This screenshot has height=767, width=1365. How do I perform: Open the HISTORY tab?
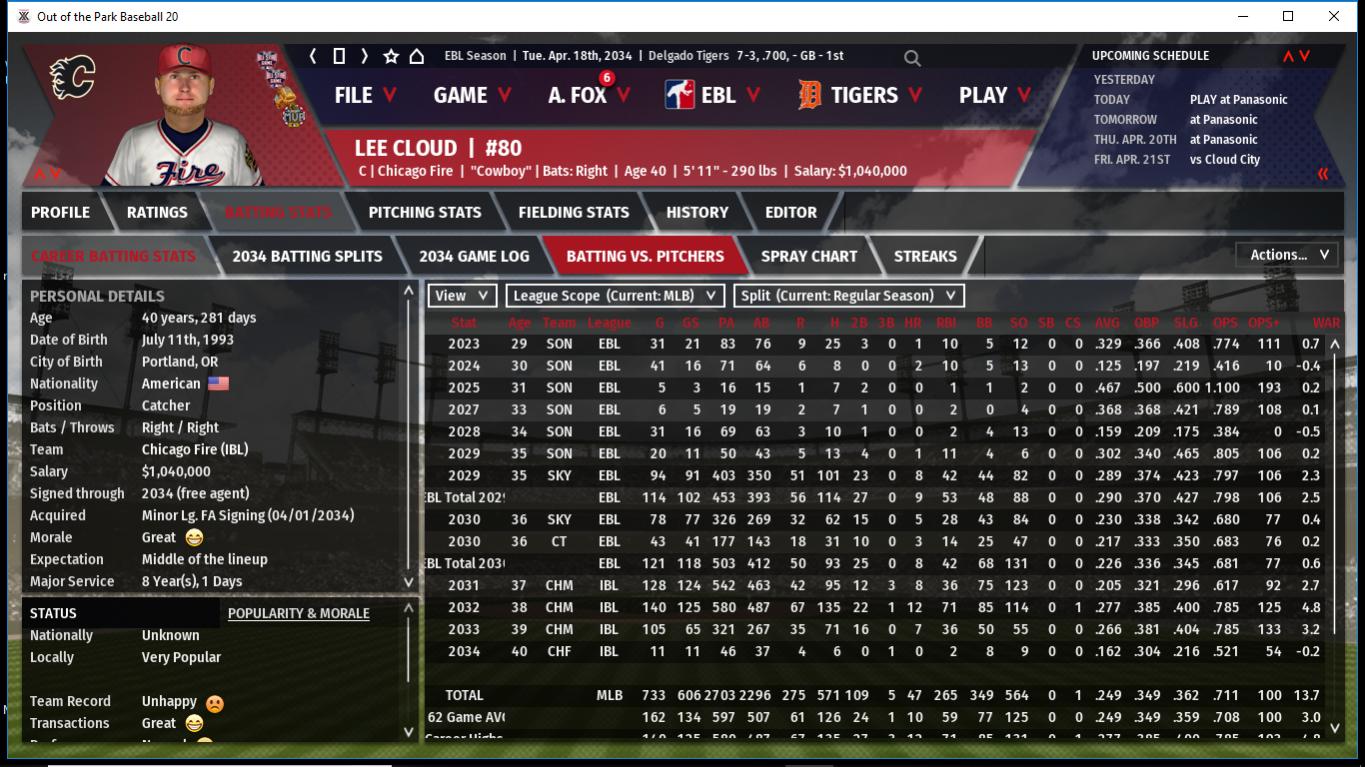click(x=697, y=212)
